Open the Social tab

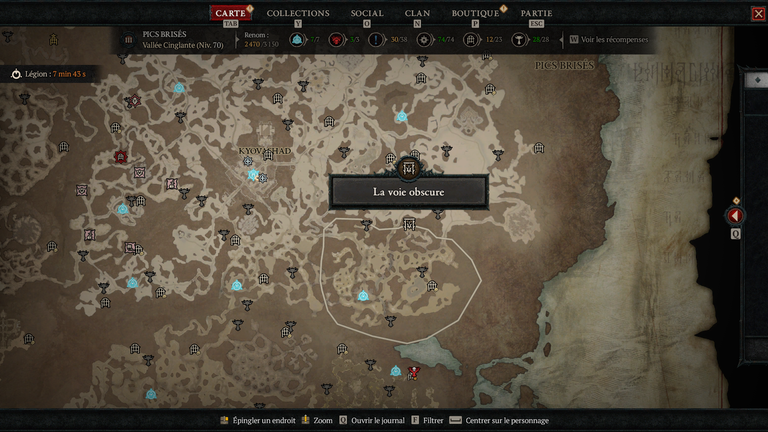(367, 13)
